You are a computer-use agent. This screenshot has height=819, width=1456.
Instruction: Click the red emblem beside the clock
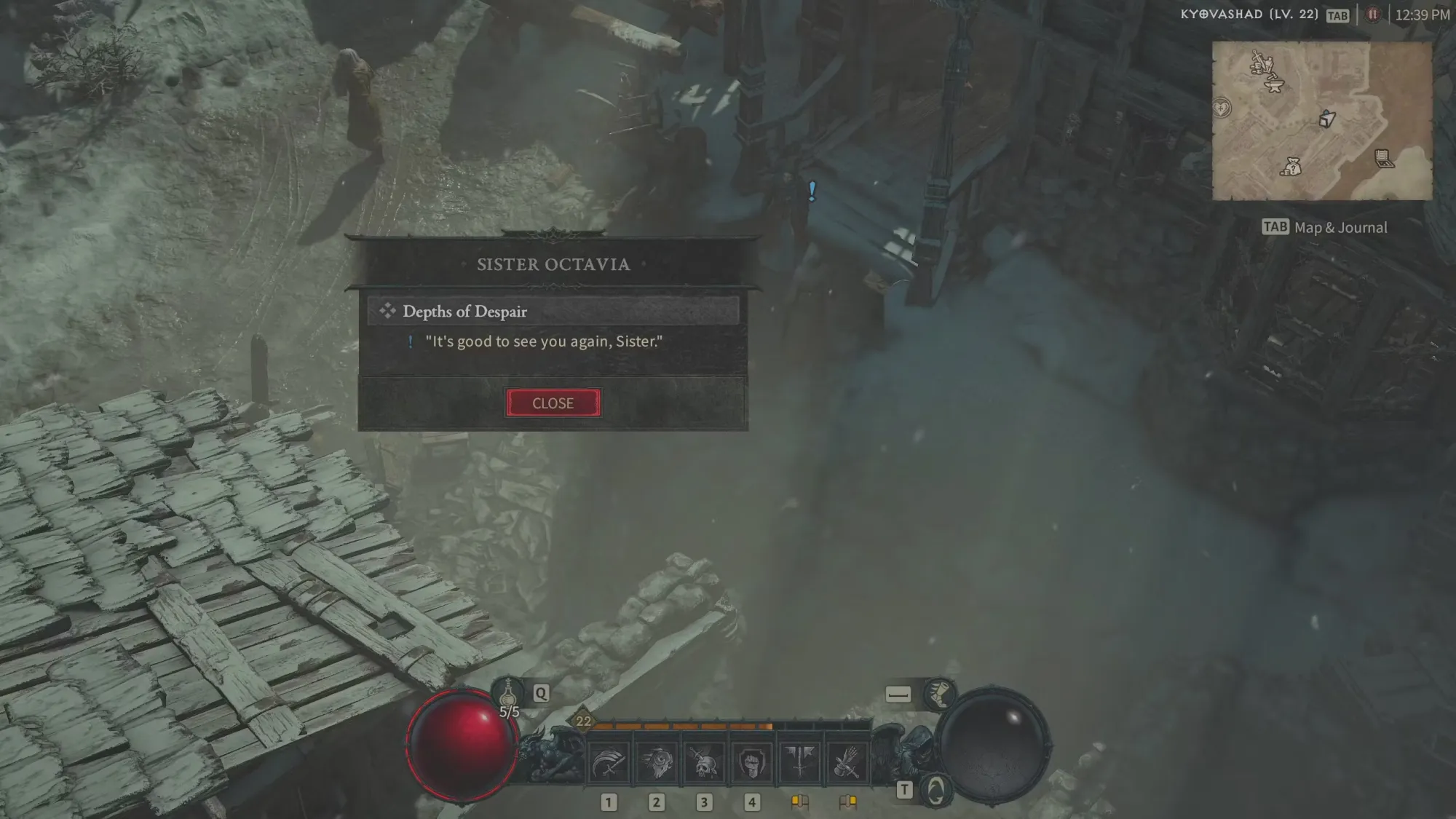(1373, 15)
